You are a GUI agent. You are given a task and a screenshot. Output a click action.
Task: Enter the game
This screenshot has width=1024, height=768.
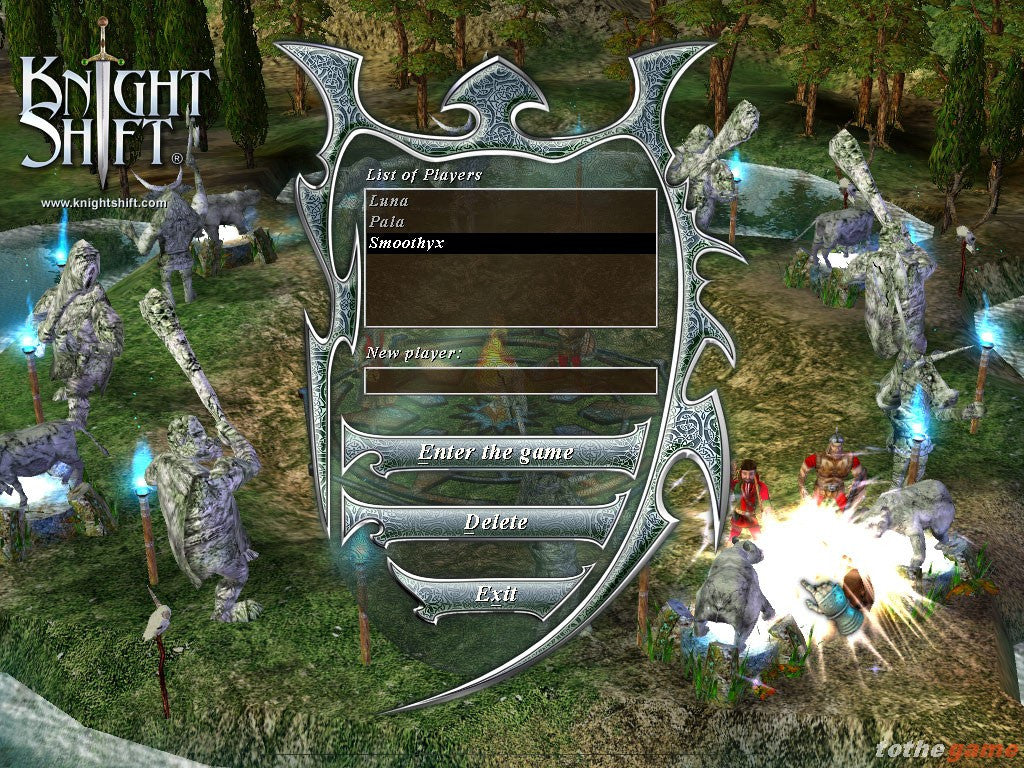[x=496, y=452]
